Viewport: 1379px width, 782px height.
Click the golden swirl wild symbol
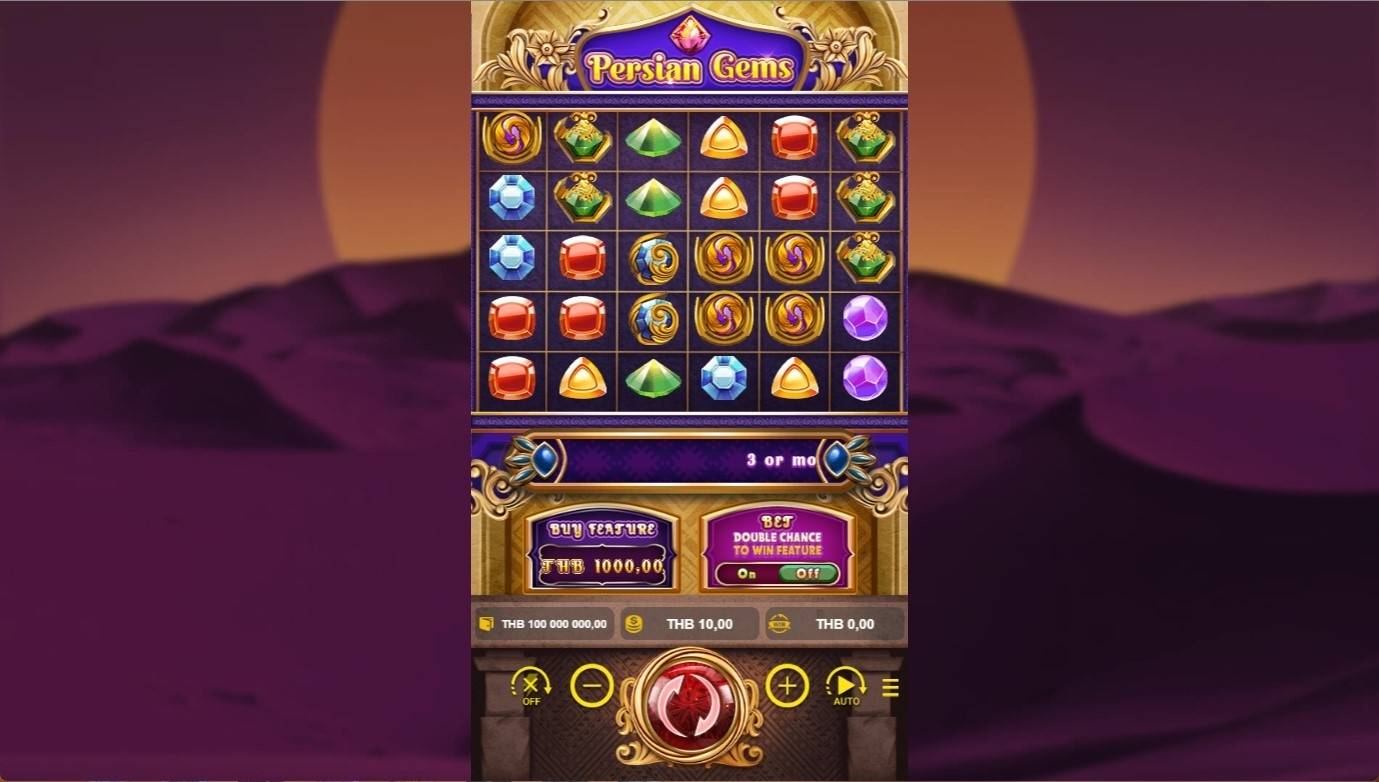[x=725, y=258]
